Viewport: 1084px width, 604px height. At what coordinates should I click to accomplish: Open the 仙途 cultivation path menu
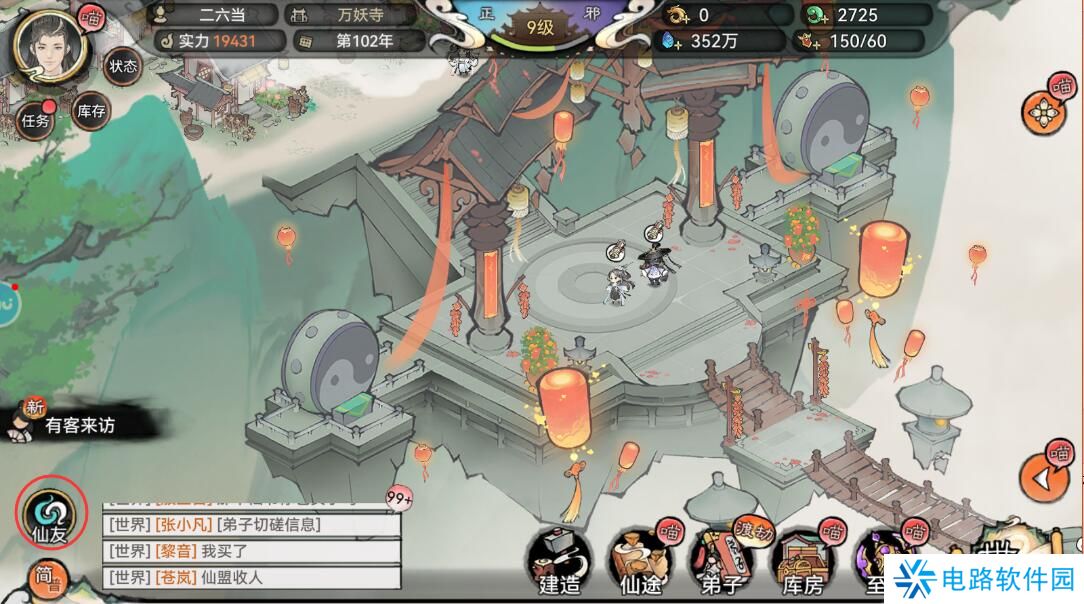click(x=640, y=560)
